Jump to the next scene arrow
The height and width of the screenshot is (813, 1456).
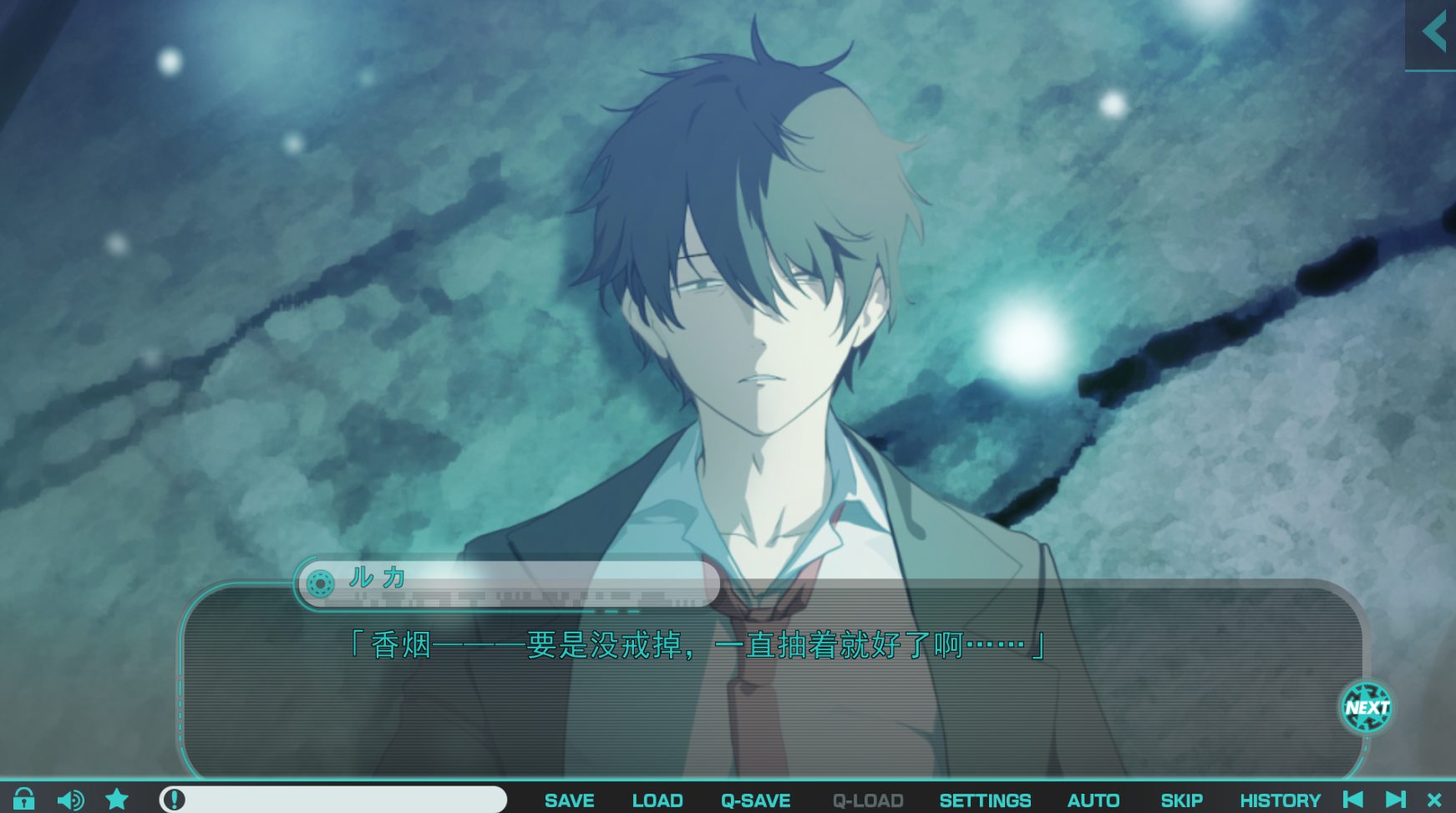point(1396,800)
